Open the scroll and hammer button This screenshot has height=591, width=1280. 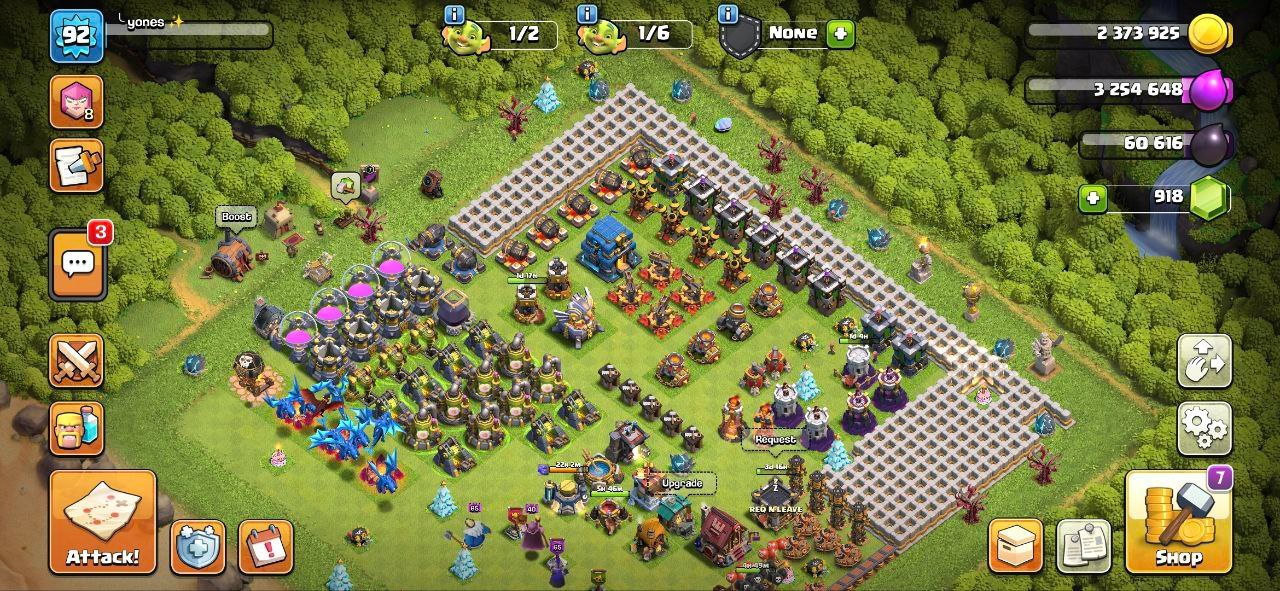click(76, 166)
